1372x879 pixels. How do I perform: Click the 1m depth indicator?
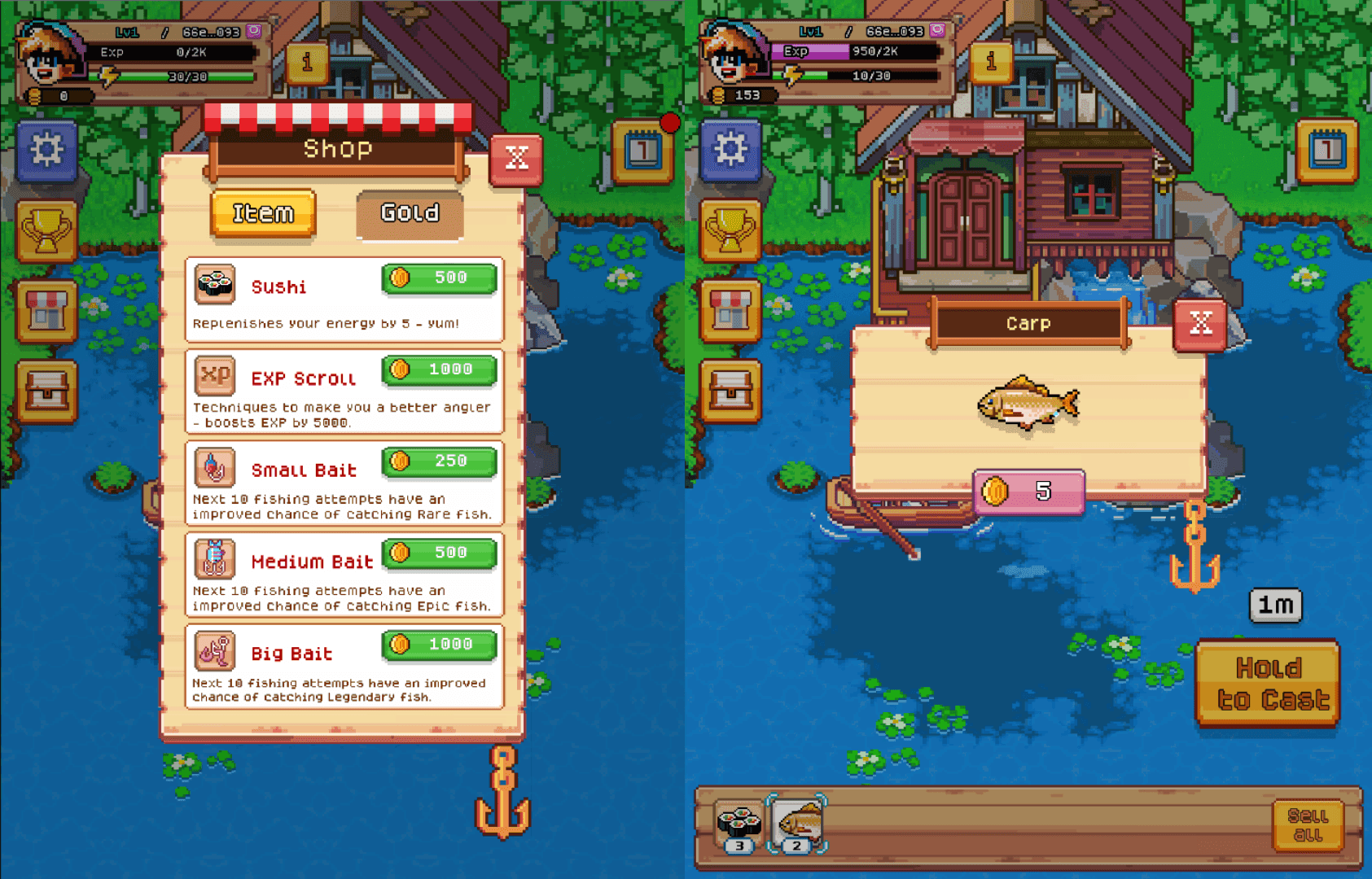[1275, 606]
